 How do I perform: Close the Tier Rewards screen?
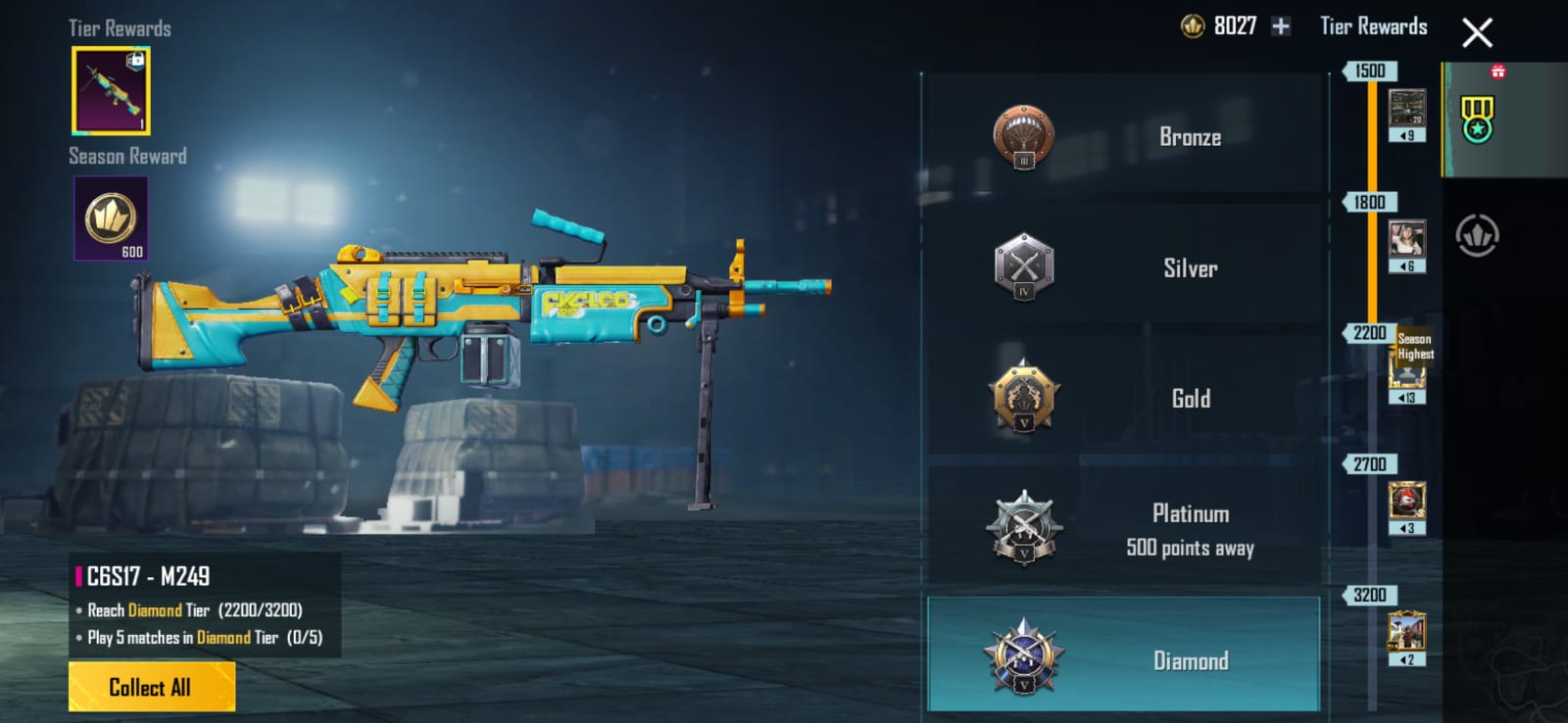point(1477,33)
